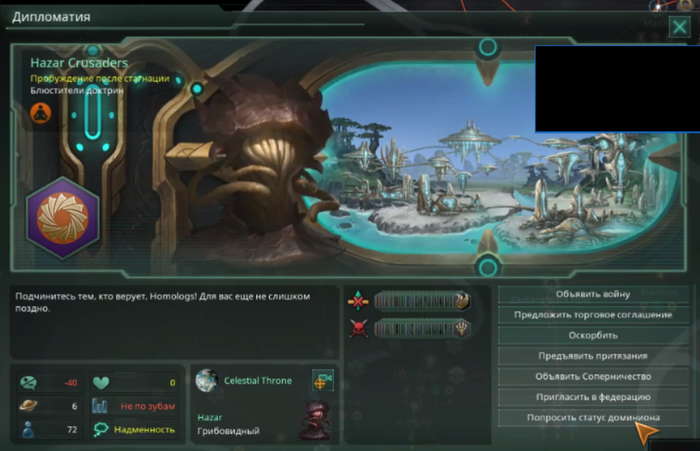Click the camera focus icon beside Celestial Throne
700x451 pixels.
point(323,380)
